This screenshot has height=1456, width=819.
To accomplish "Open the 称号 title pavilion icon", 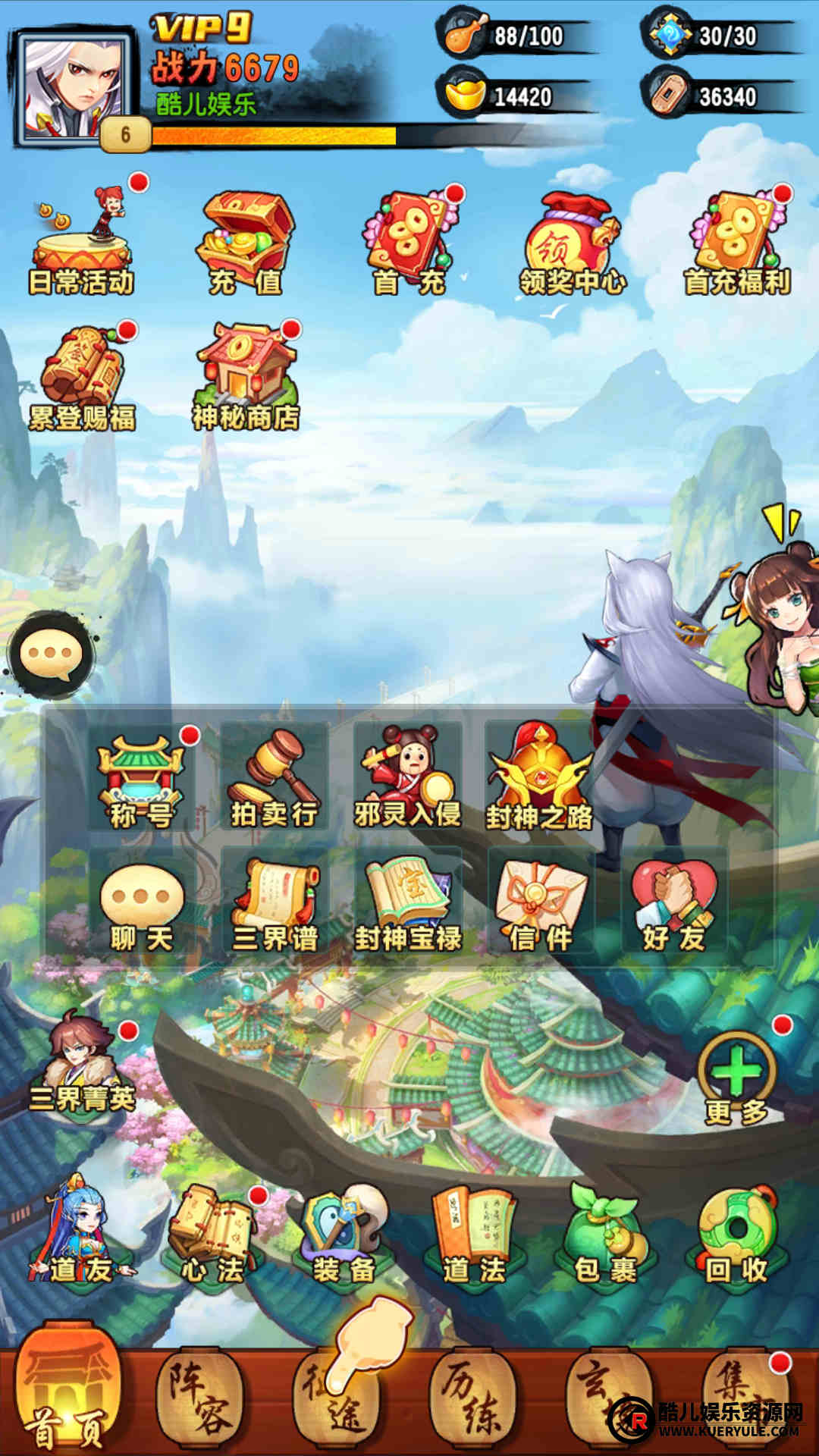I will [141, 777].
